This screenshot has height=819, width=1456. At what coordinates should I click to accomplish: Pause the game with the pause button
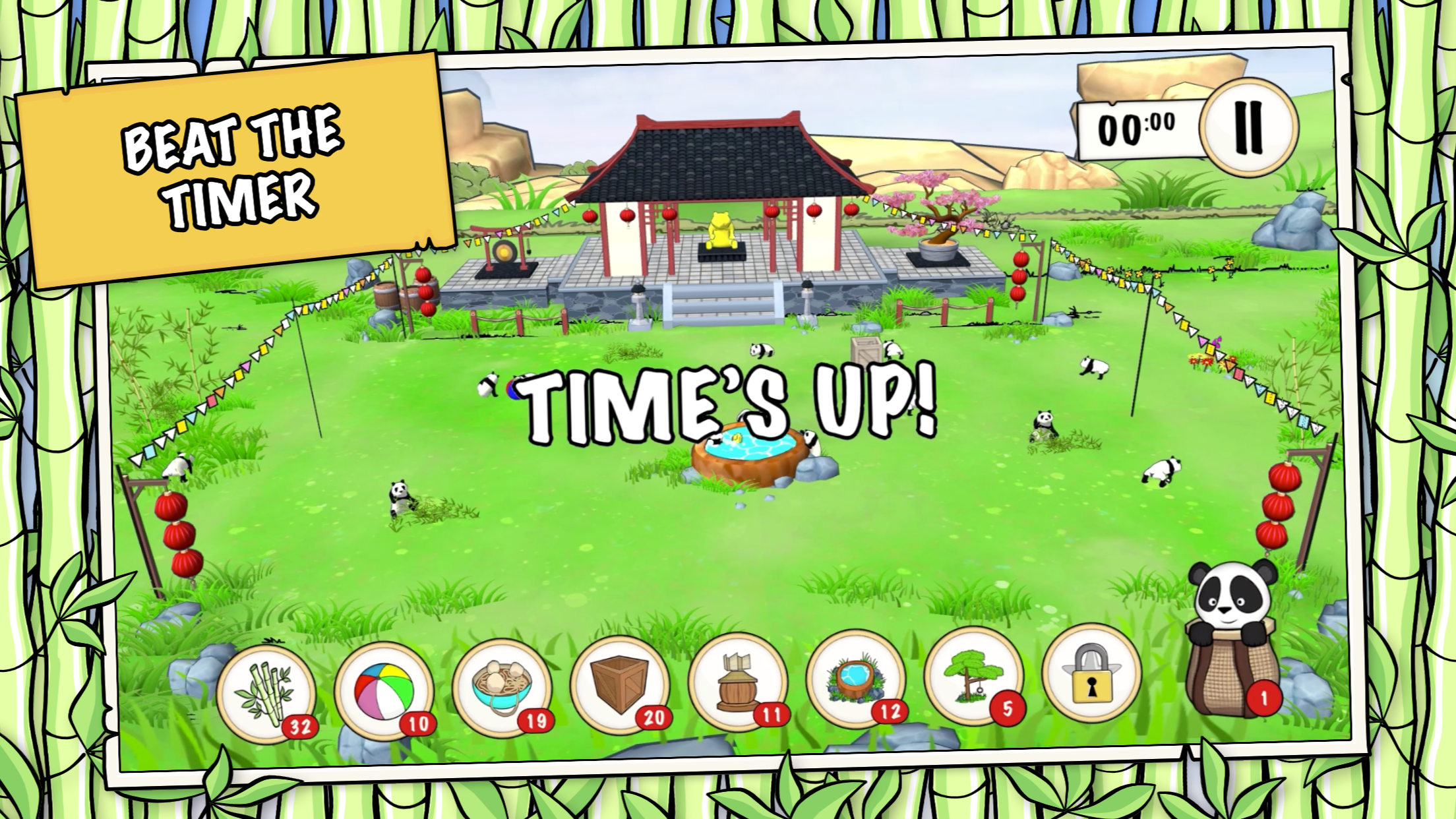coord(1248,128)
